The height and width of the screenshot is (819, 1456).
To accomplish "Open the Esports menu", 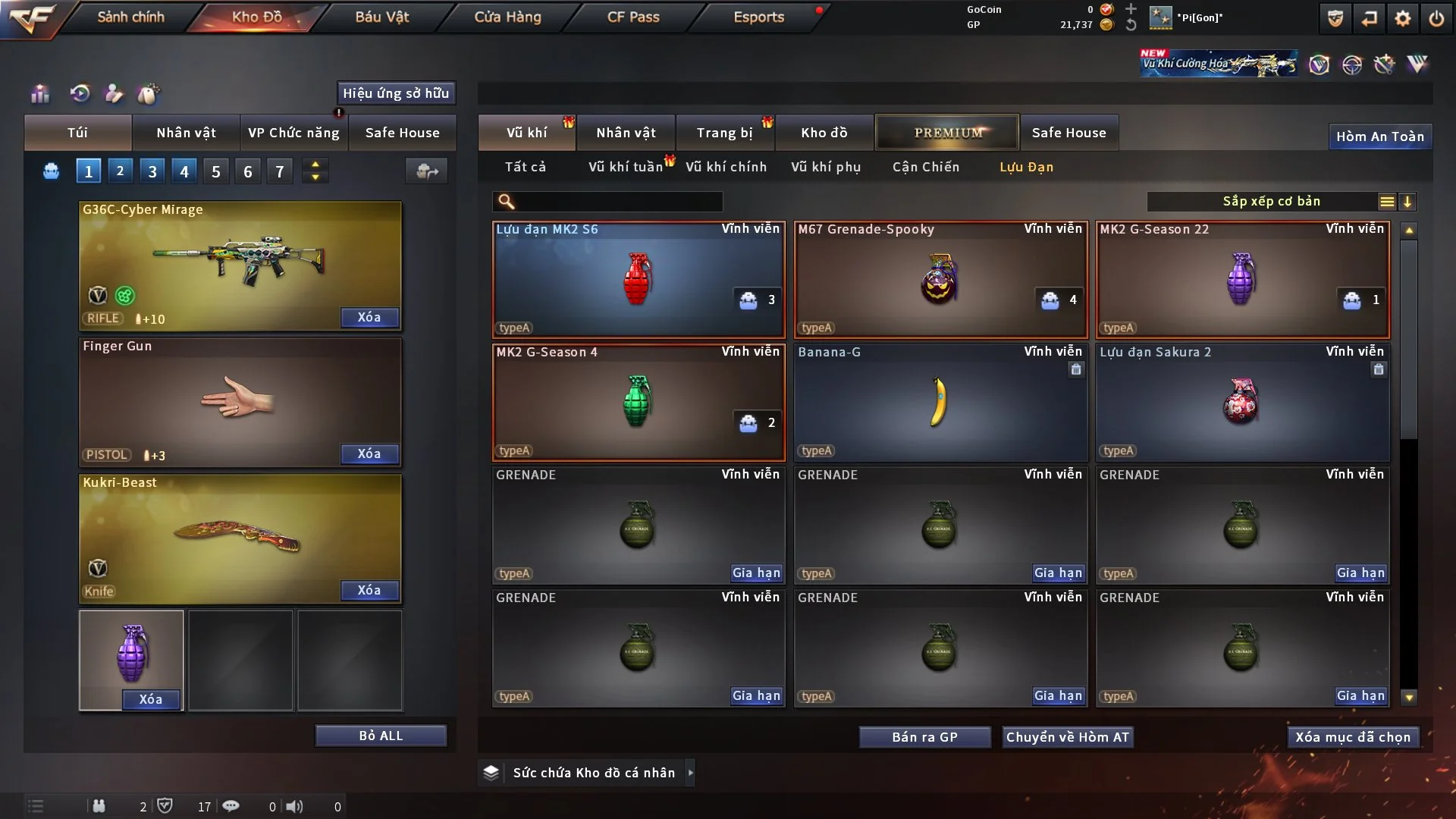I will tap(758, 17).
